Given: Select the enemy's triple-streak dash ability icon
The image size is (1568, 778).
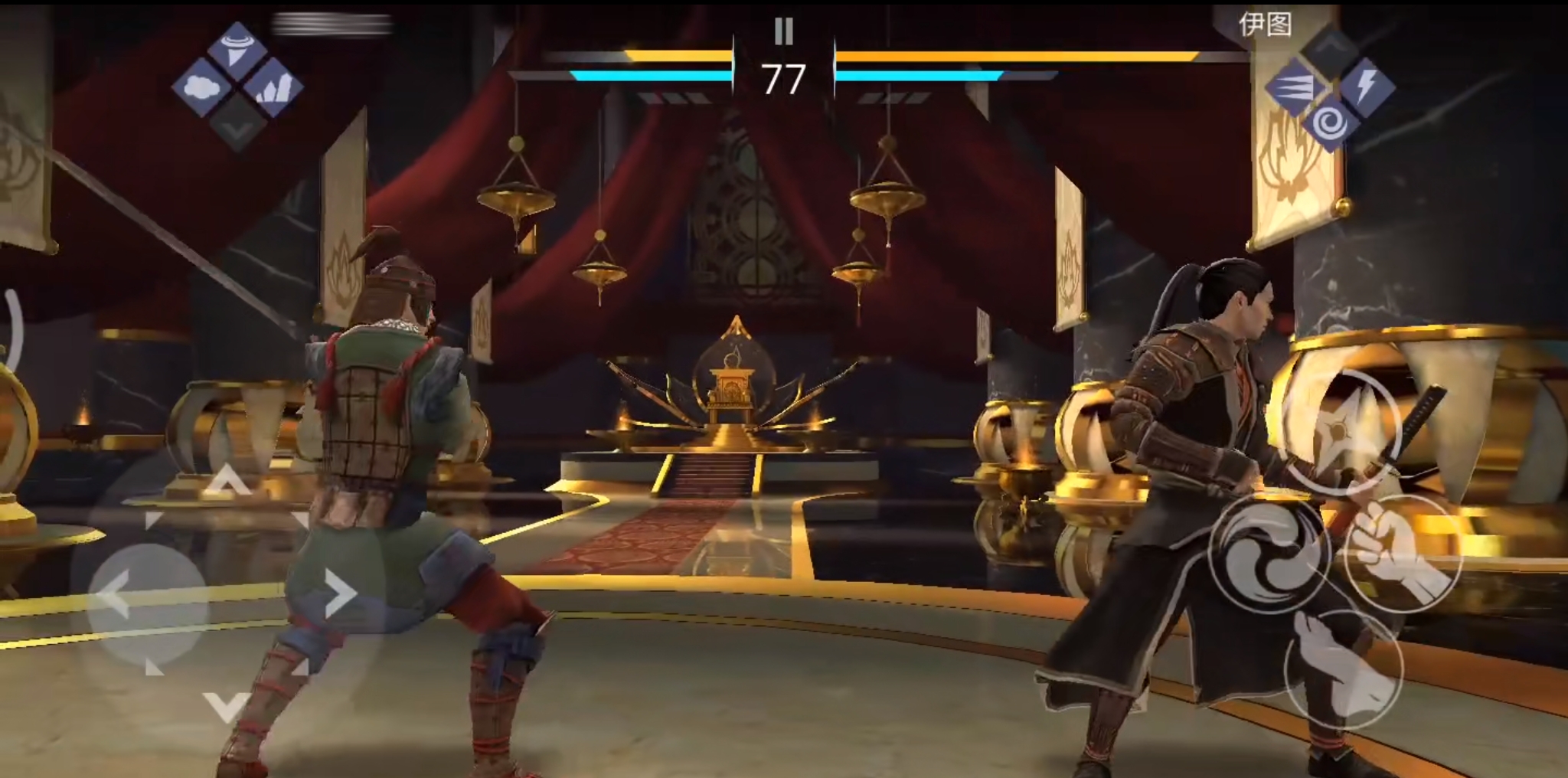Looking at the screenshot, I should click(1295, 88).
